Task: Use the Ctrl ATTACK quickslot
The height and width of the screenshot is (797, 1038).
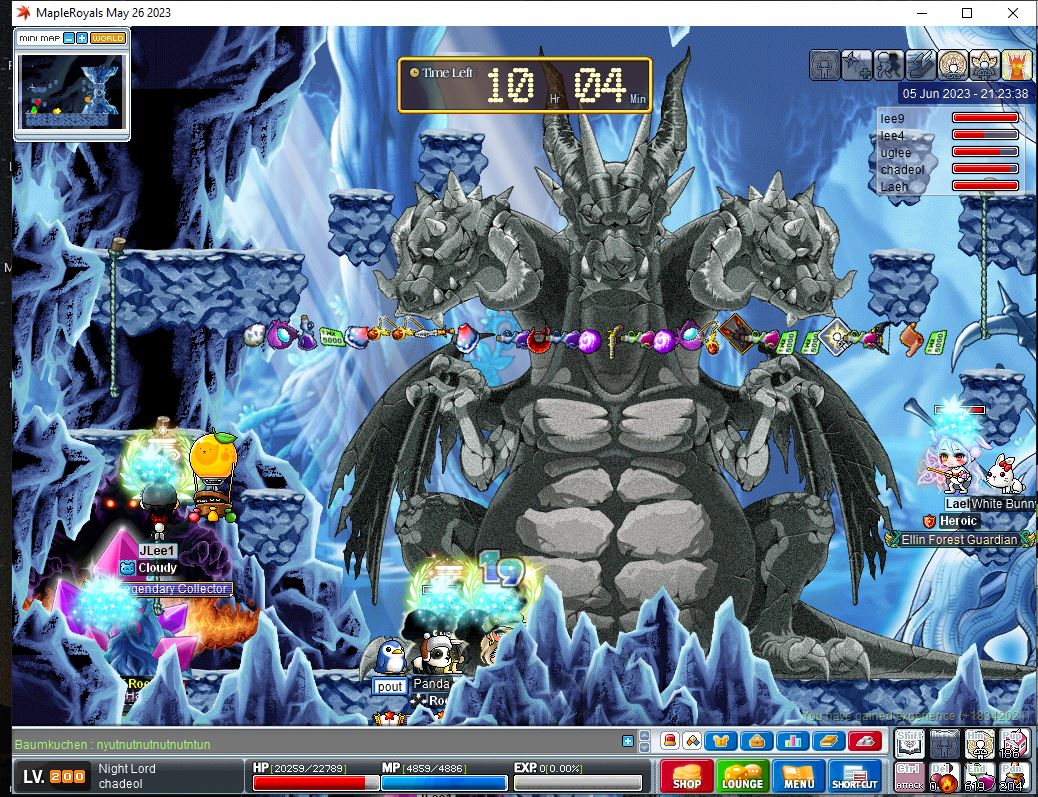Action: point(910,776)
